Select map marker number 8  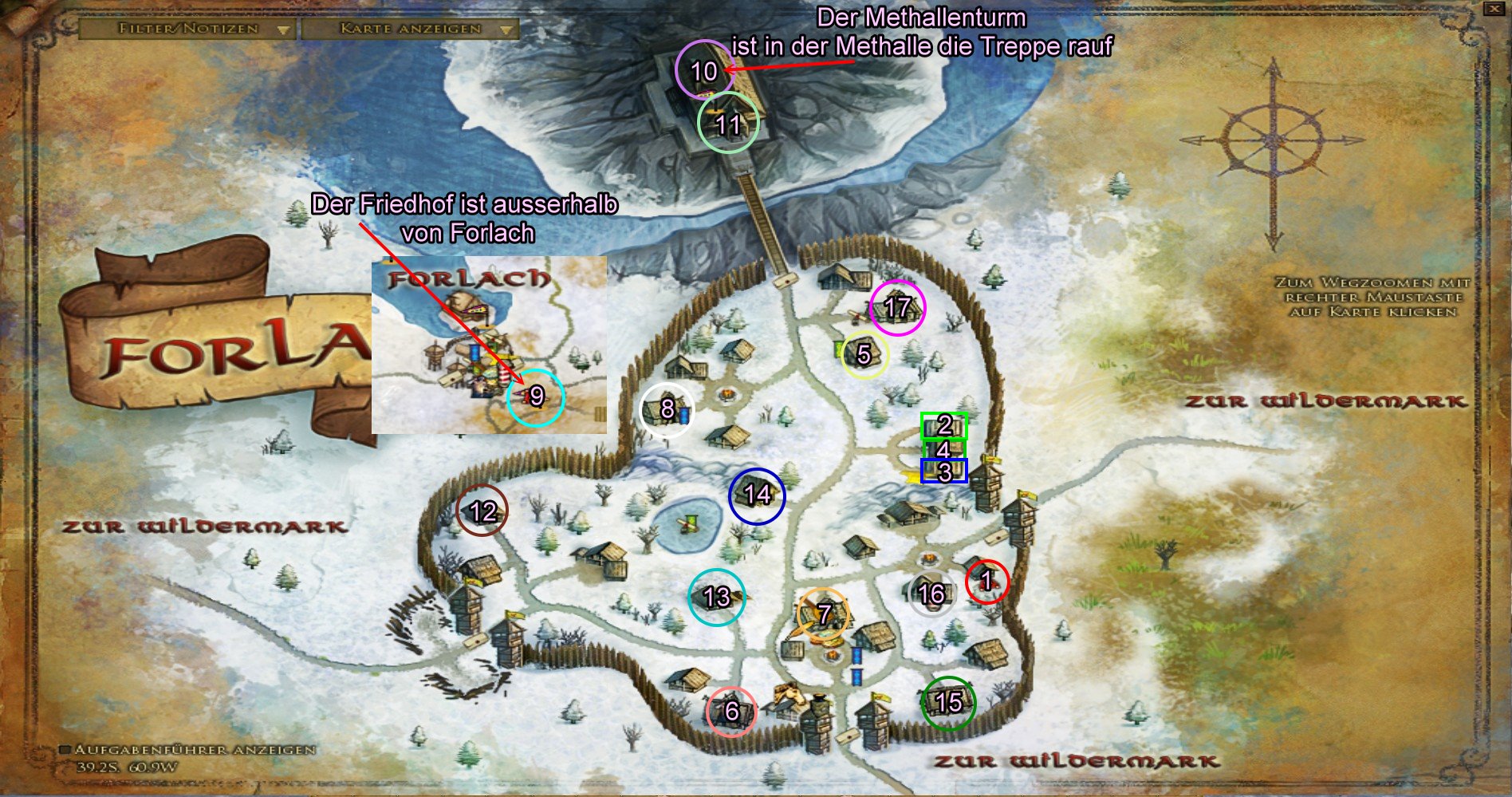[x=667, y=410]
